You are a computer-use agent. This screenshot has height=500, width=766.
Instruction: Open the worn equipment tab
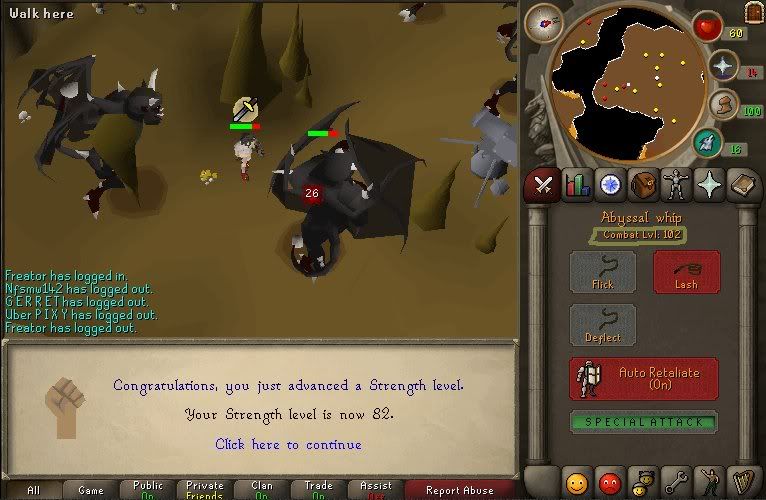pos(678,184)
